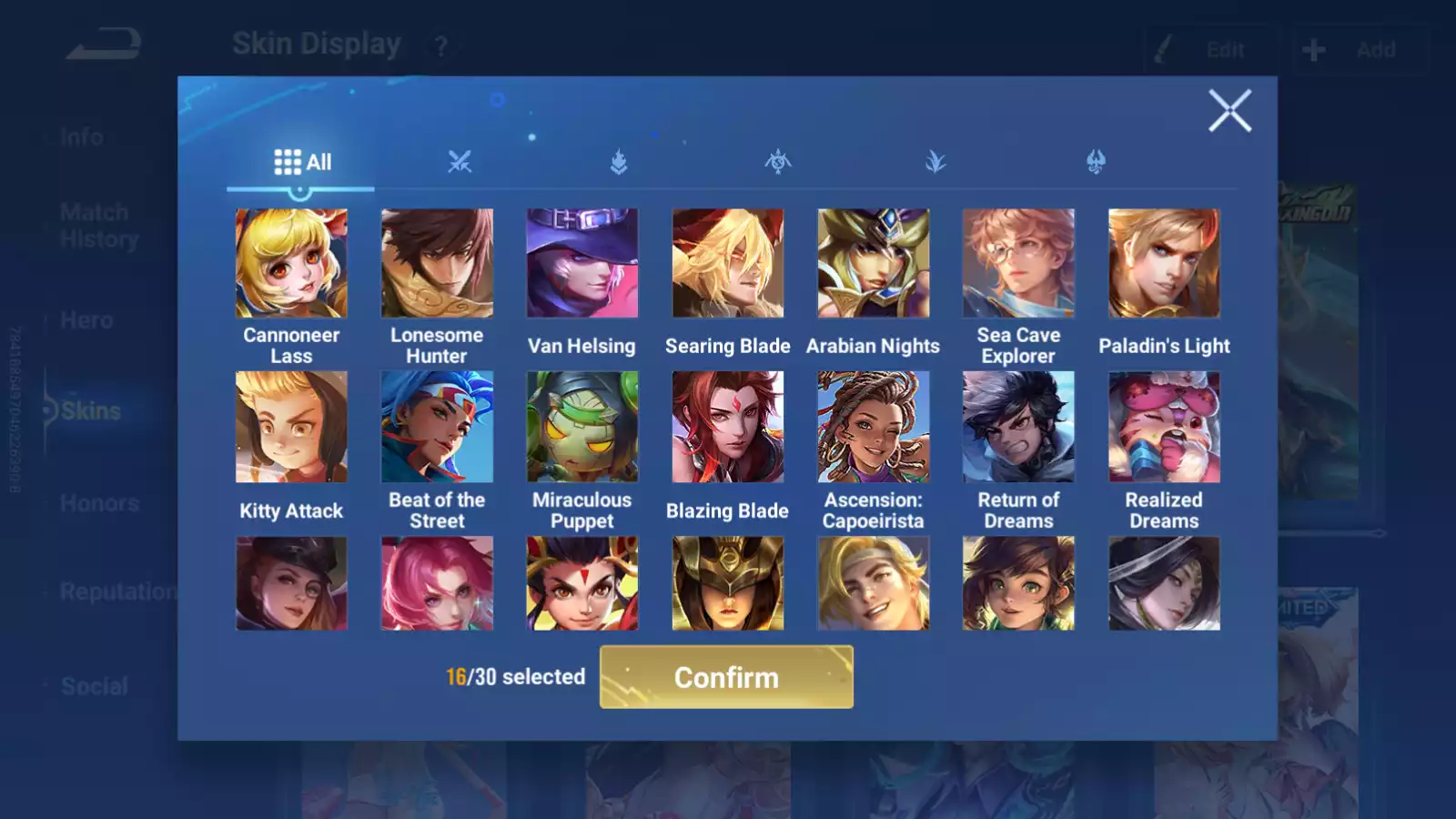The width and height of the screenshot is (1456, 819).
Task: Select the Ascension: Capoeirista skin
Action: coord(874,427)
